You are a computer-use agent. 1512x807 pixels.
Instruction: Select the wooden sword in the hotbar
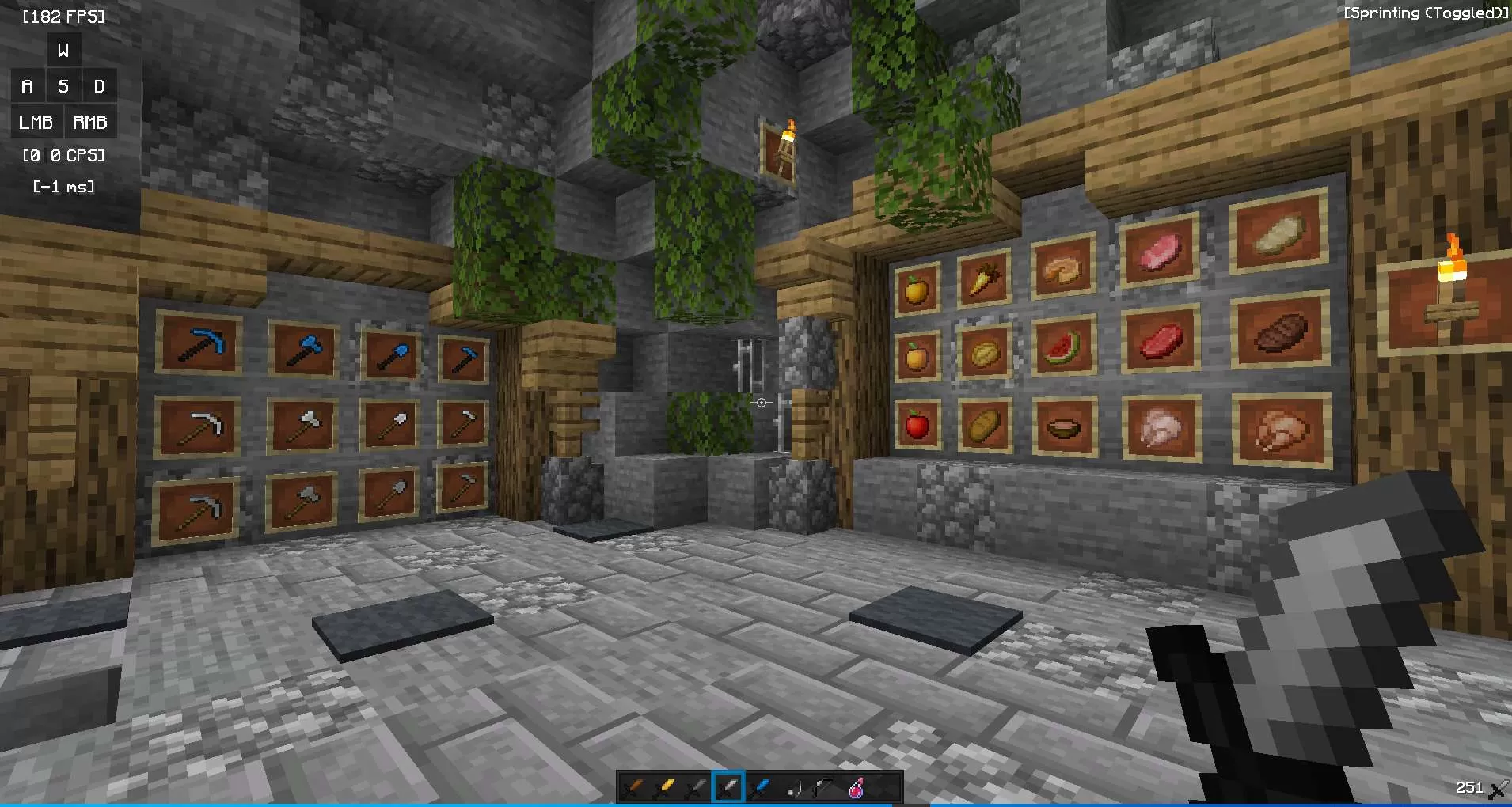point(633,786)
